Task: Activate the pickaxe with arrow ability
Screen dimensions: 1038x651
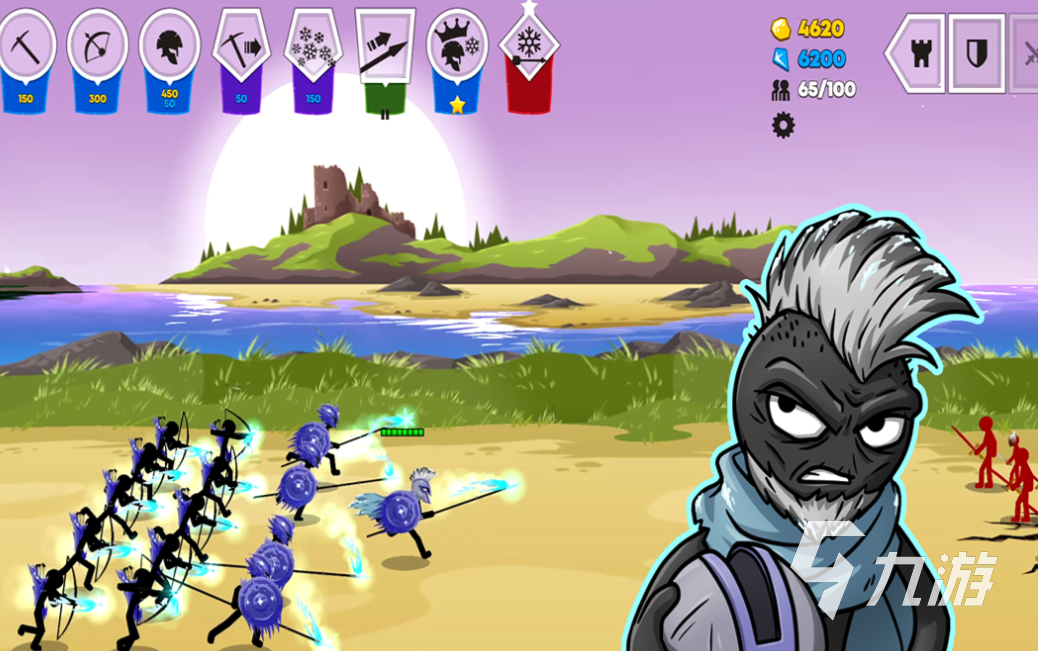Action: click(x=242, y=47)
